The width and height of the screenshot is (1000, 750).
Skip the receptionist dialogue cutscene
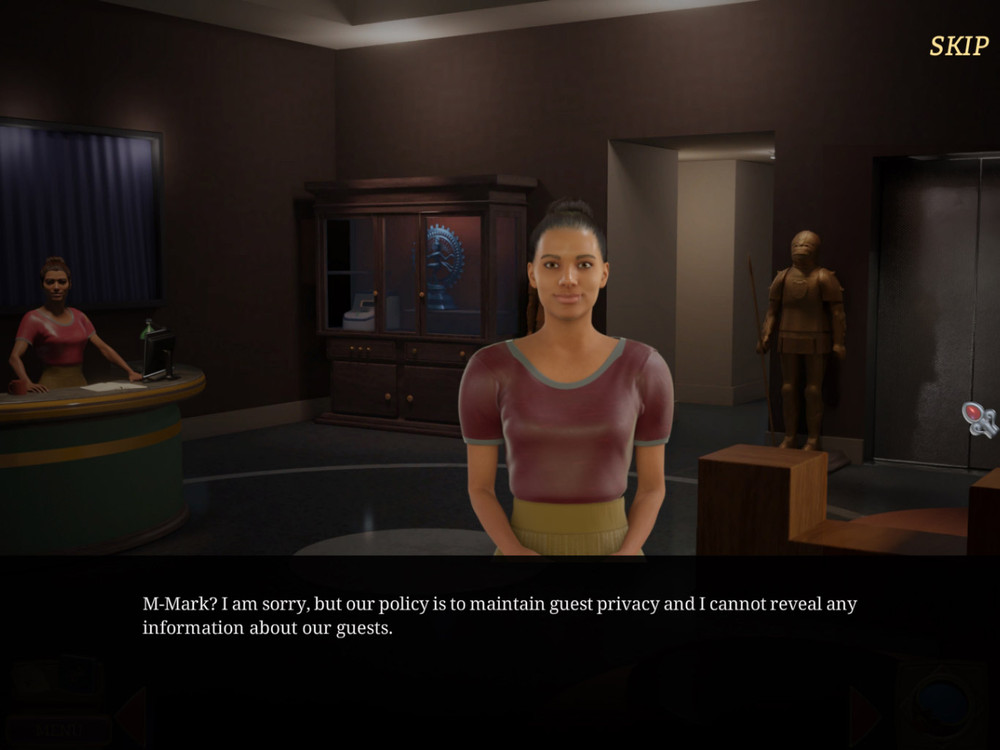point(958,46)
